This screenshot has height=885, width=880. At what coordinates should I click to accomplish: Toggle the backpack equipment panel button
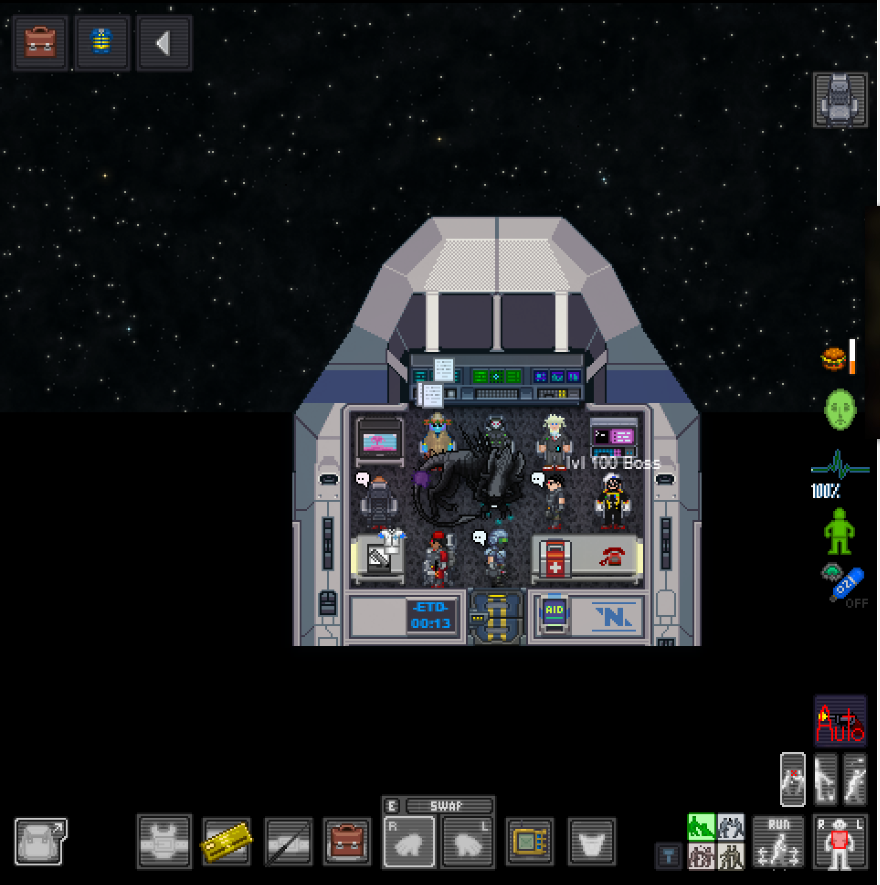(x=41, y=841)
